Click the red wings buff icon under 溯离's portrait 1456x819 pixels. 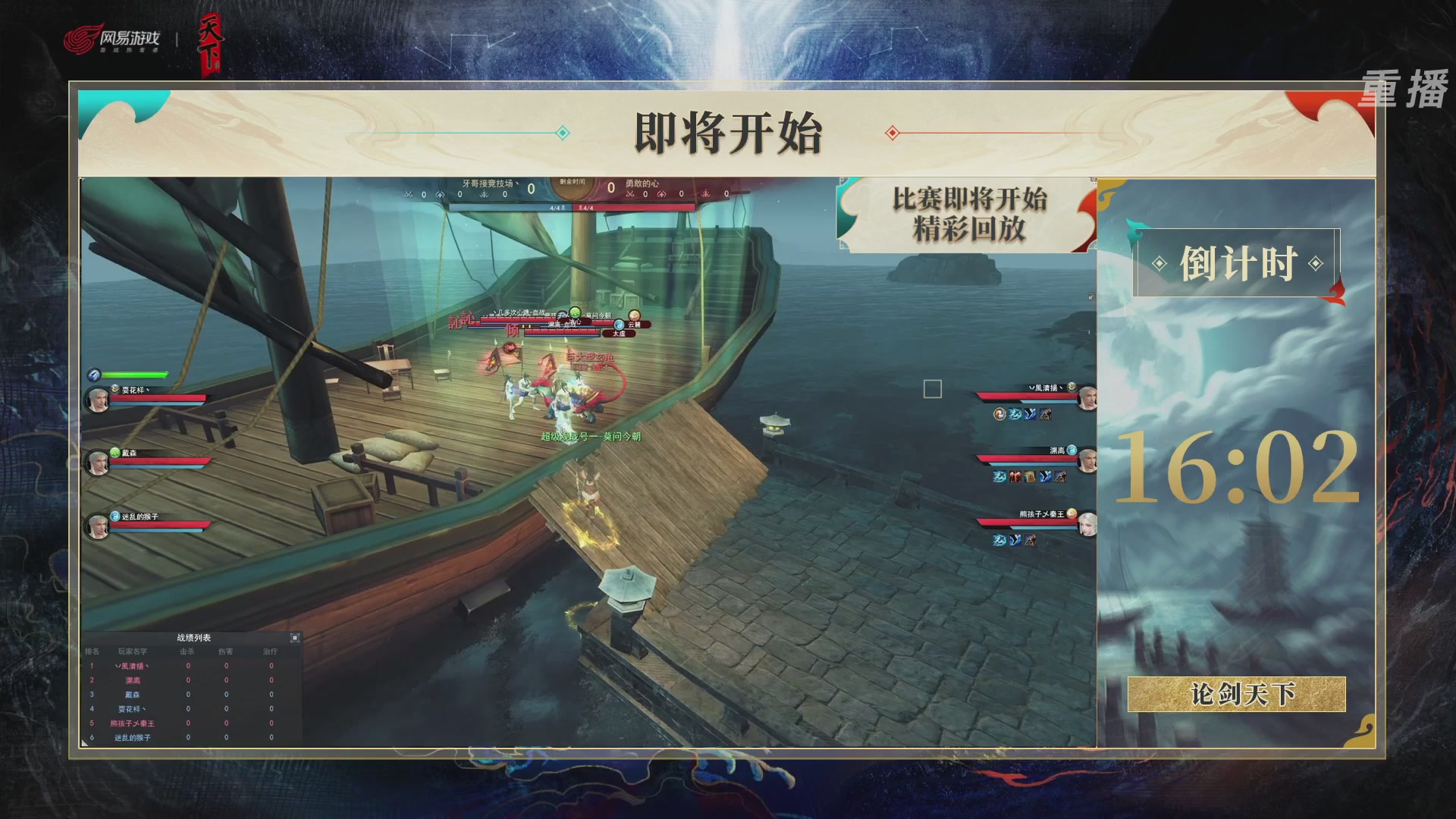[x=1015, y=476]
